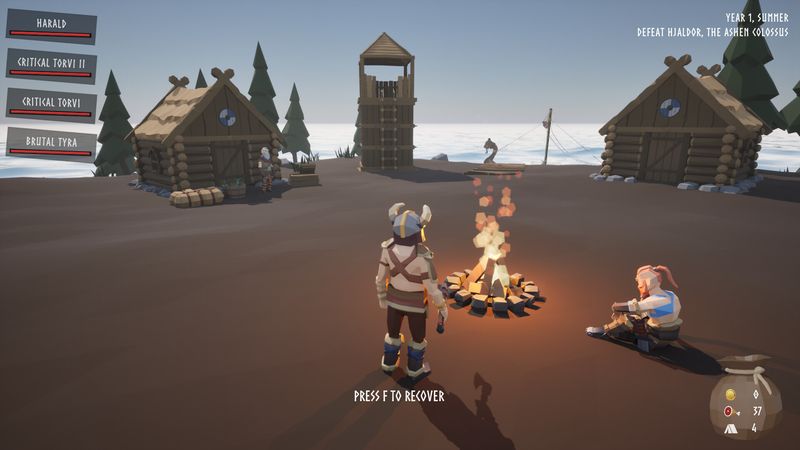Viewport: 800px width, 450px height.
Task: Choose the Brutal Tyra party panel
Action: click(x=51, y=143)
